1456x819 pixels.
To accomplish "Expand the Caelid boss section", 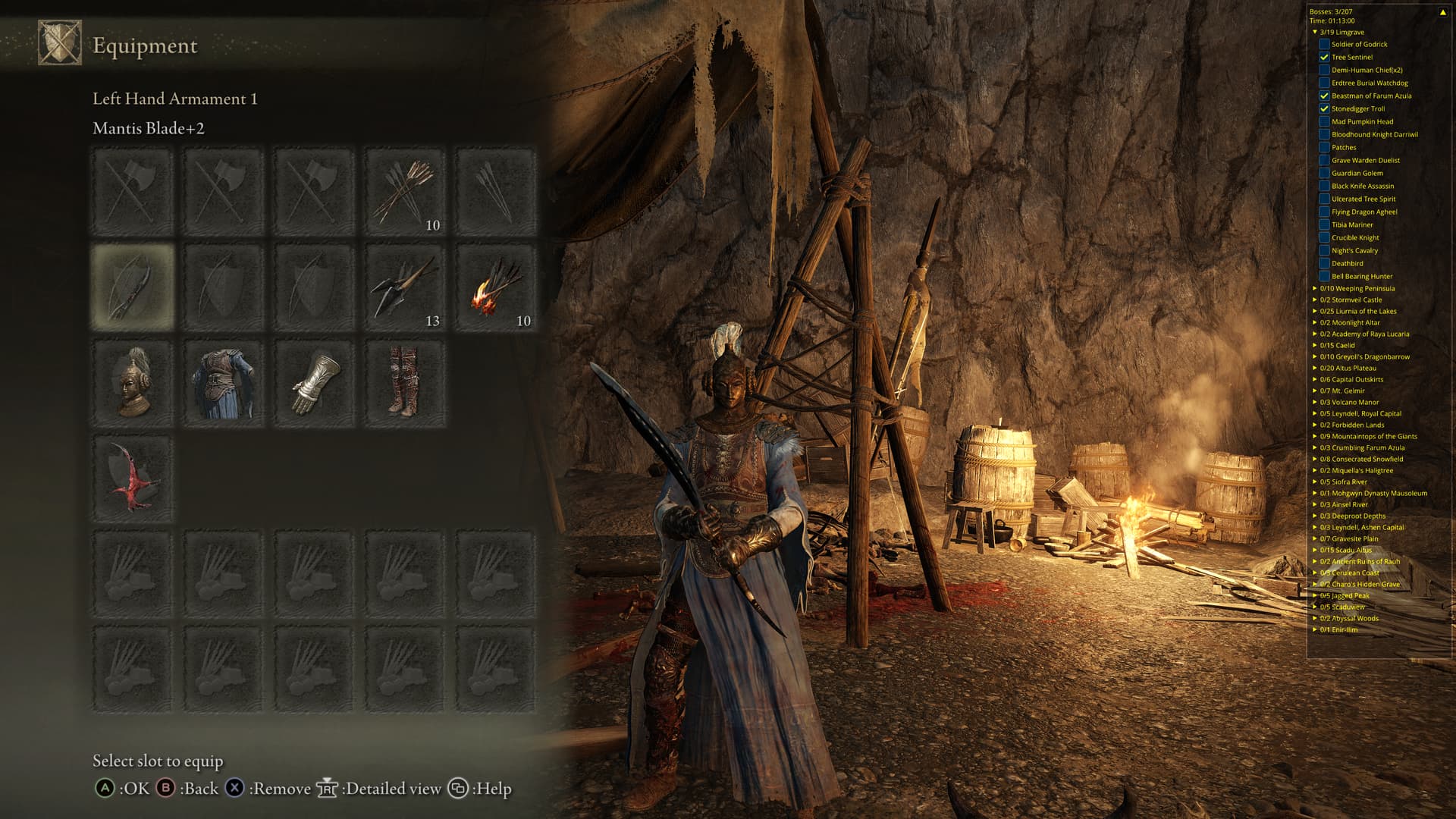I will [x=1315, y=345].
